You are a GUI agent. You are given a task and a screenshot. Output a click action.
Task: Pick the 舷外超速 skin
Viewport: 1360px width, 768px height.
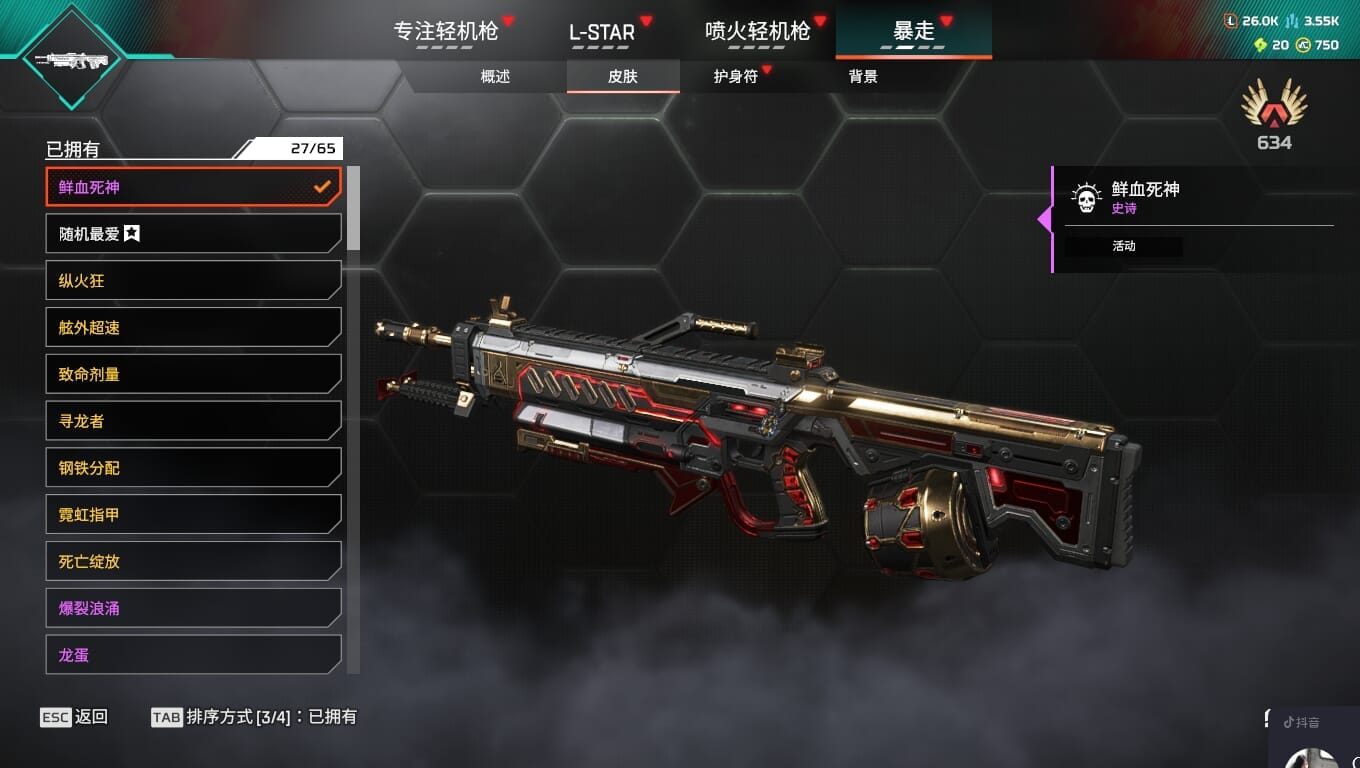pyautogui.click(x=193, y=328)
